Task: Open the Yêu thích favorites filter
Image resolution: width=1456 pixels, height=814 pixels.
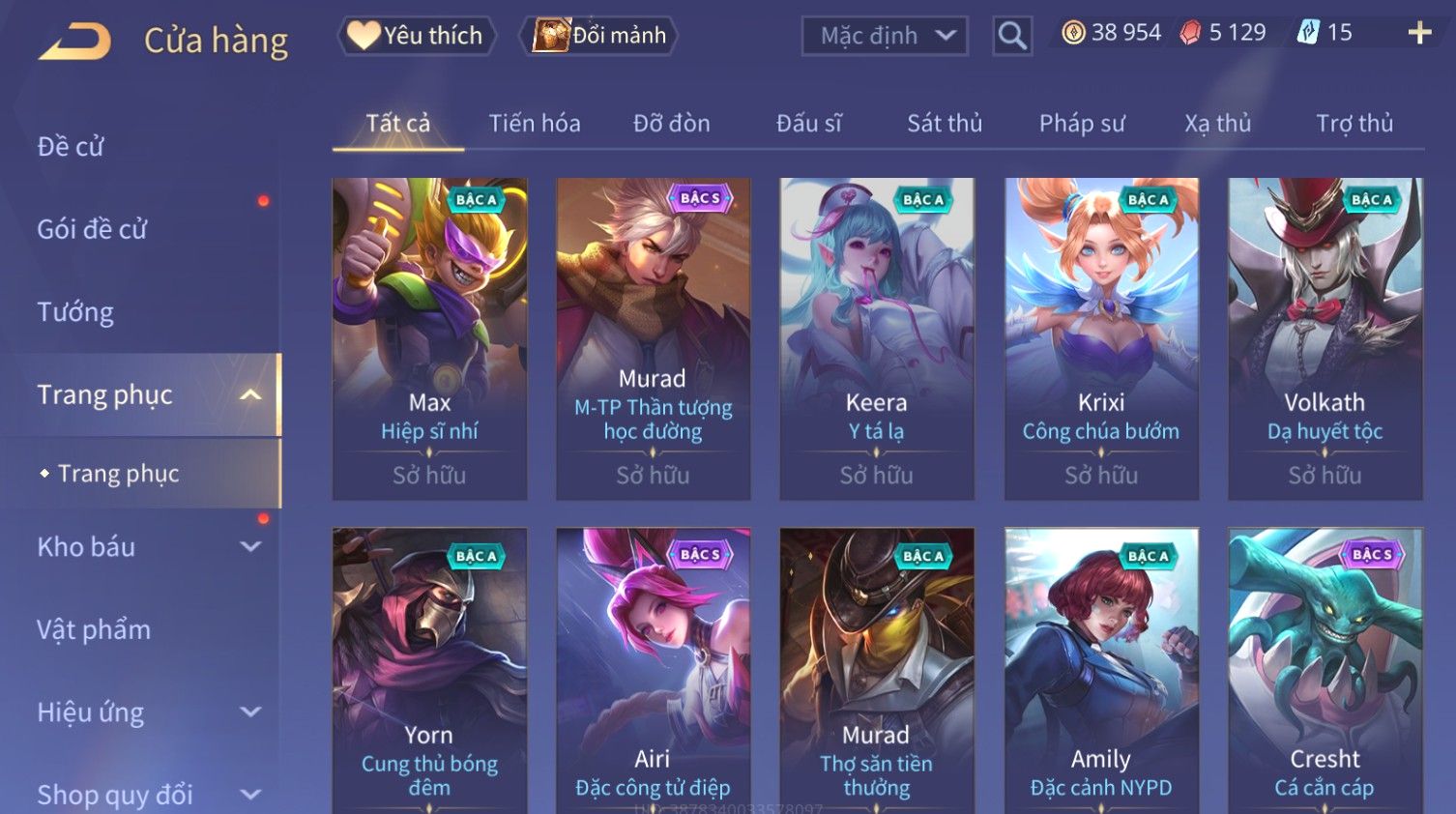Action: tap(417, 36)
